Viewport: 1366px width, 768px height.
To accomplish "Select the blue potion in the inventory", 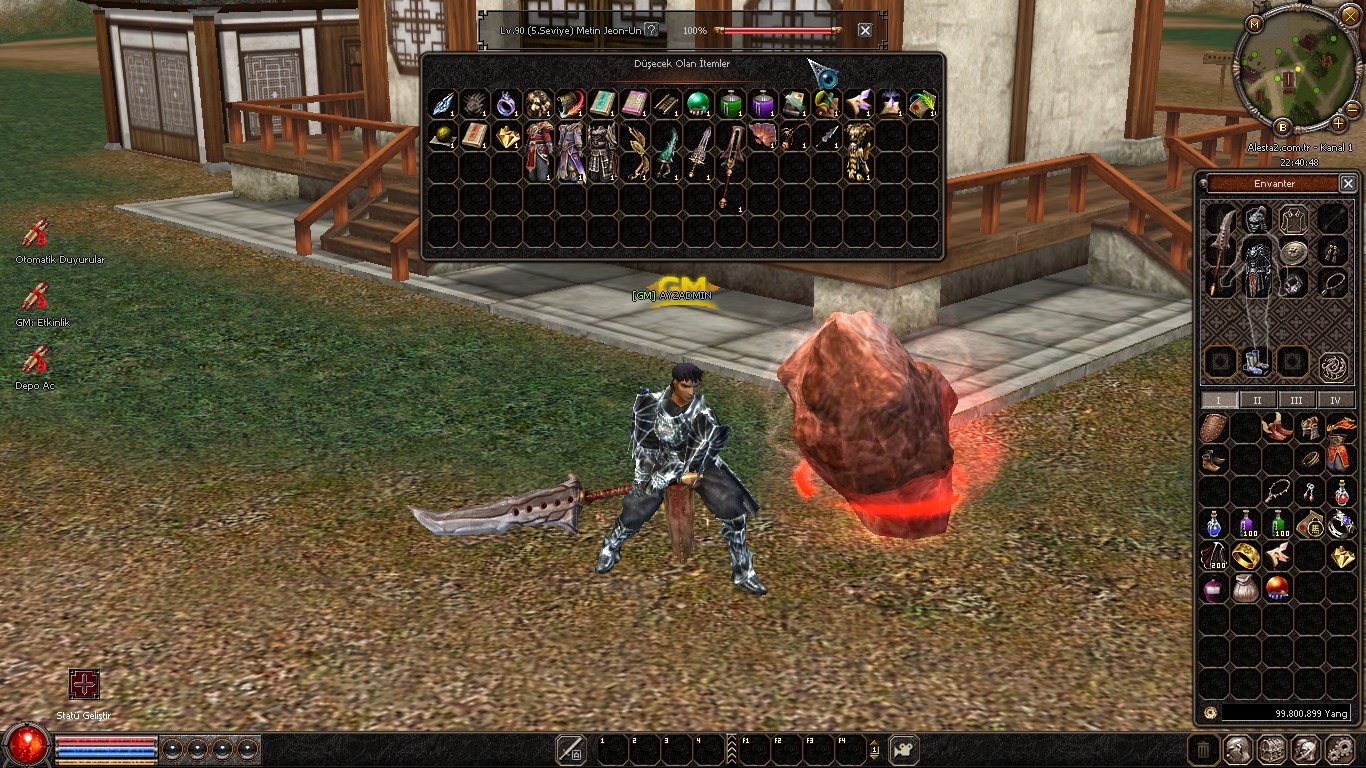I will 1214,523.
